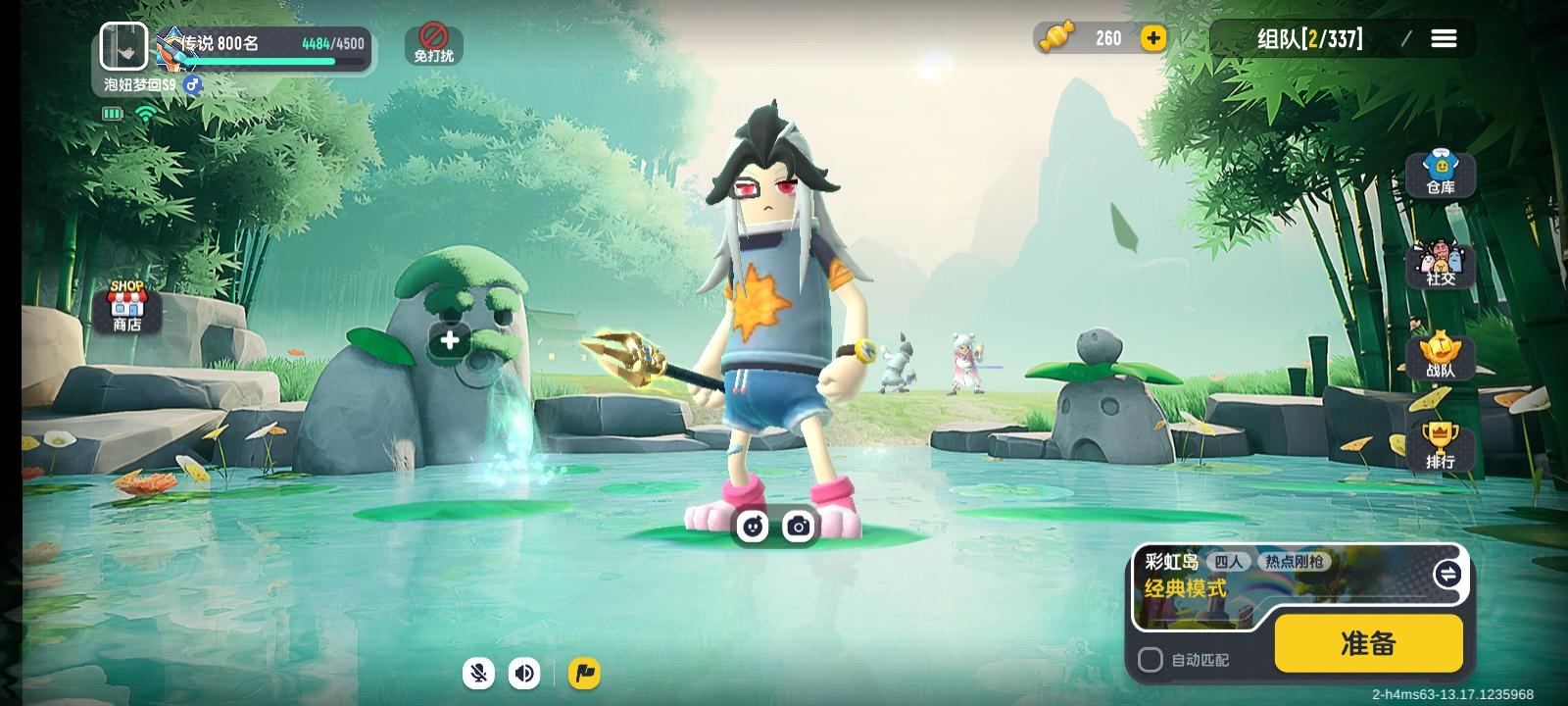
Task: Toggle the 免打扰 do-not-disturb mode
Action: pyautogui.click(x=433, y=44)
